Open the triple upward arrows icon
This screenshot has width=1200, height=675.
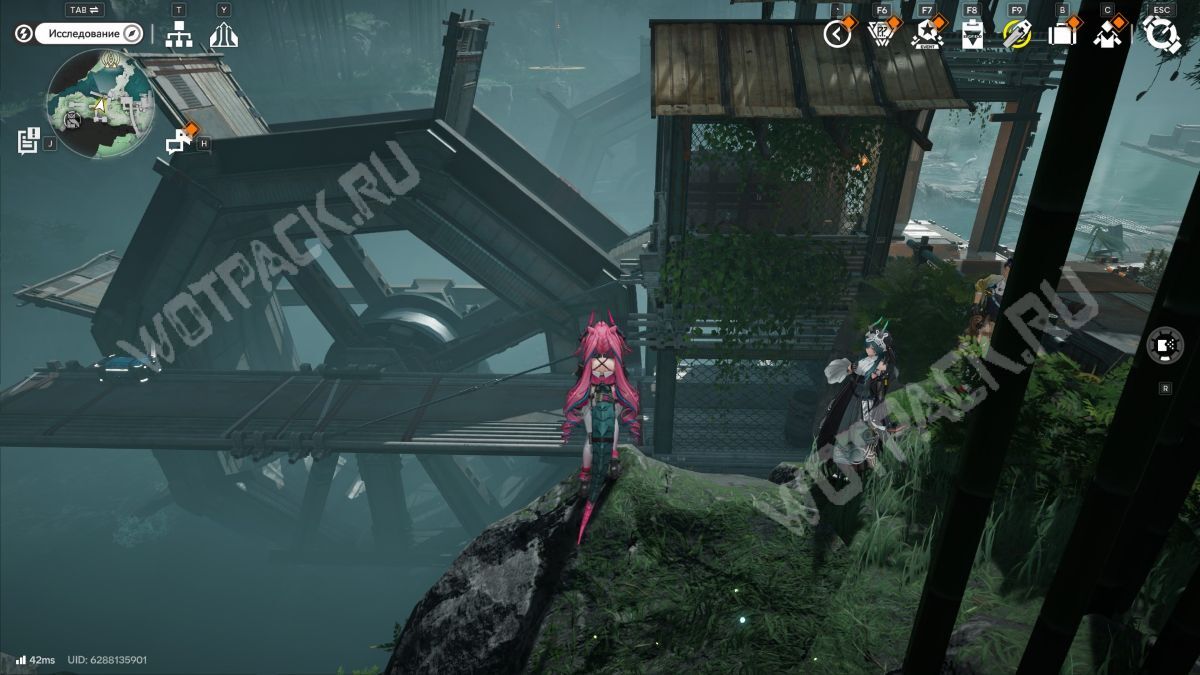(224, 36)
